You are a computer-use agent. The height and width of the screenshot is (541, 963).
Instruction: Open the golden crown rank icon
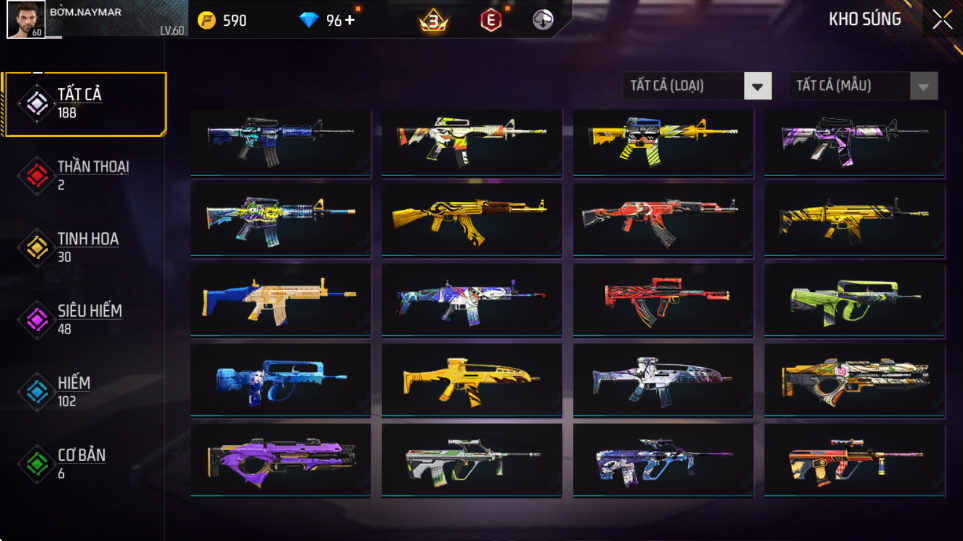[432, 20]
